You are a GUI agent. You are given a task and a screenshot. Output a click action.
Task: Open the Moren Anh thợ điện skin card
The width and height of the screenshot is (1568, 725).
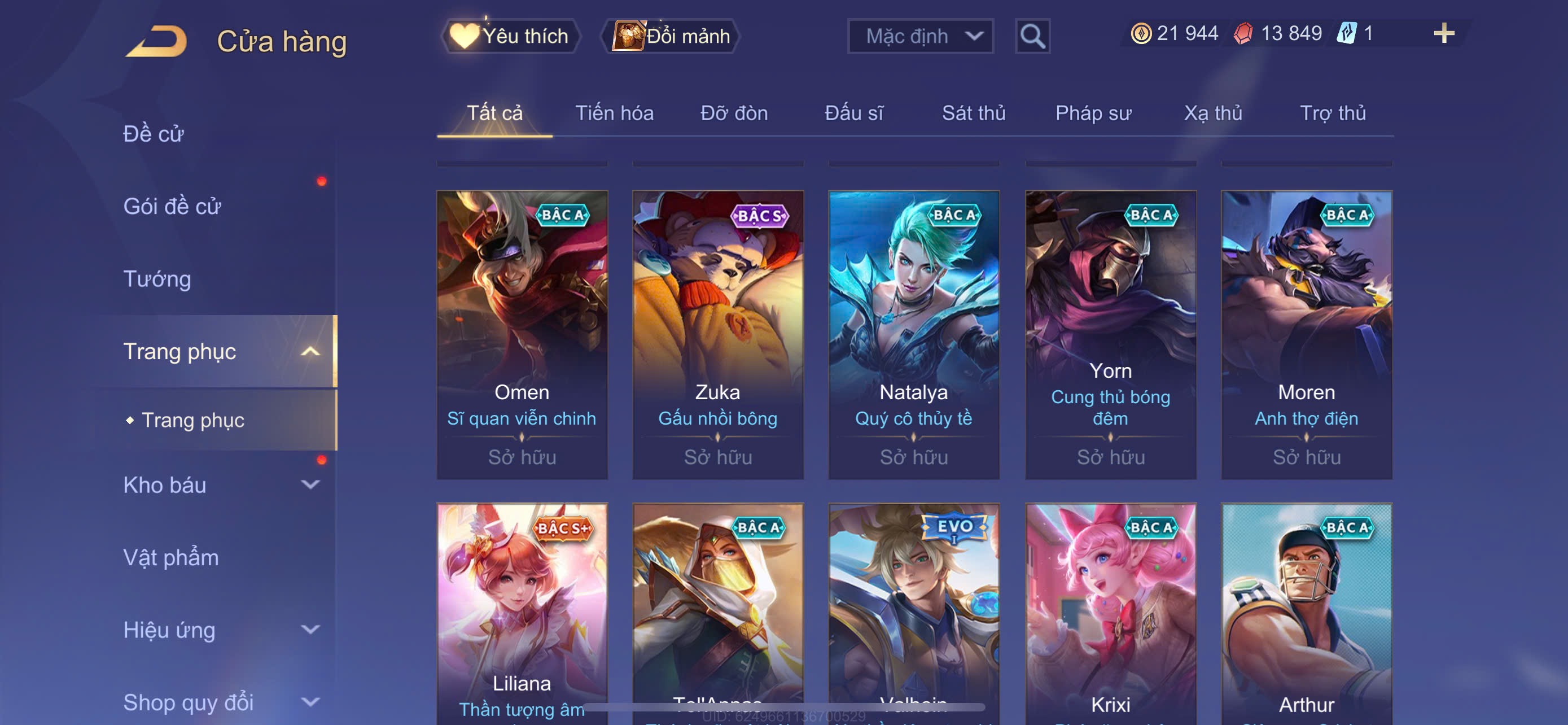tap(1306, 334)
